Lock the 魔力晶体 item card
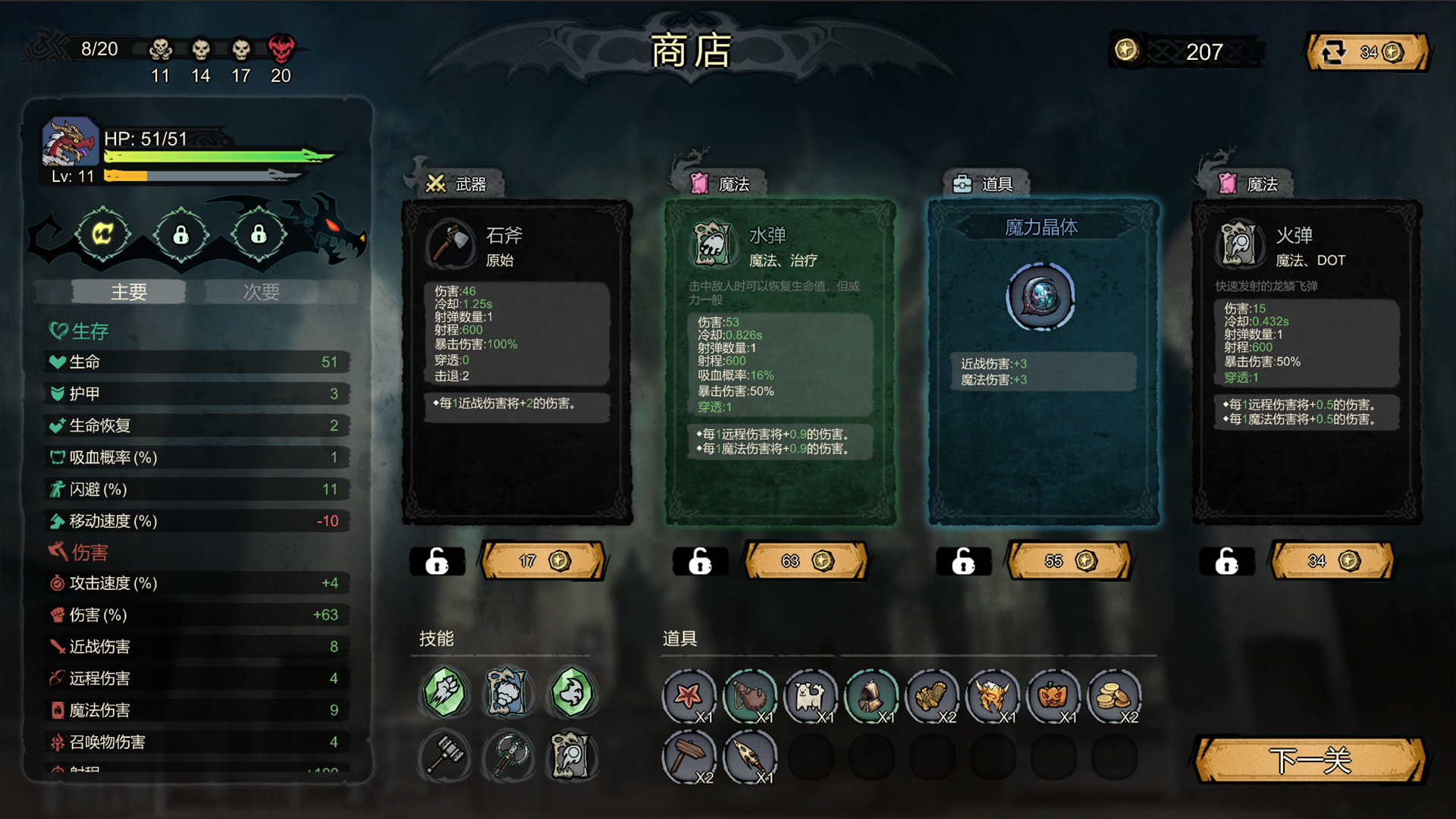 click(963, 561)
